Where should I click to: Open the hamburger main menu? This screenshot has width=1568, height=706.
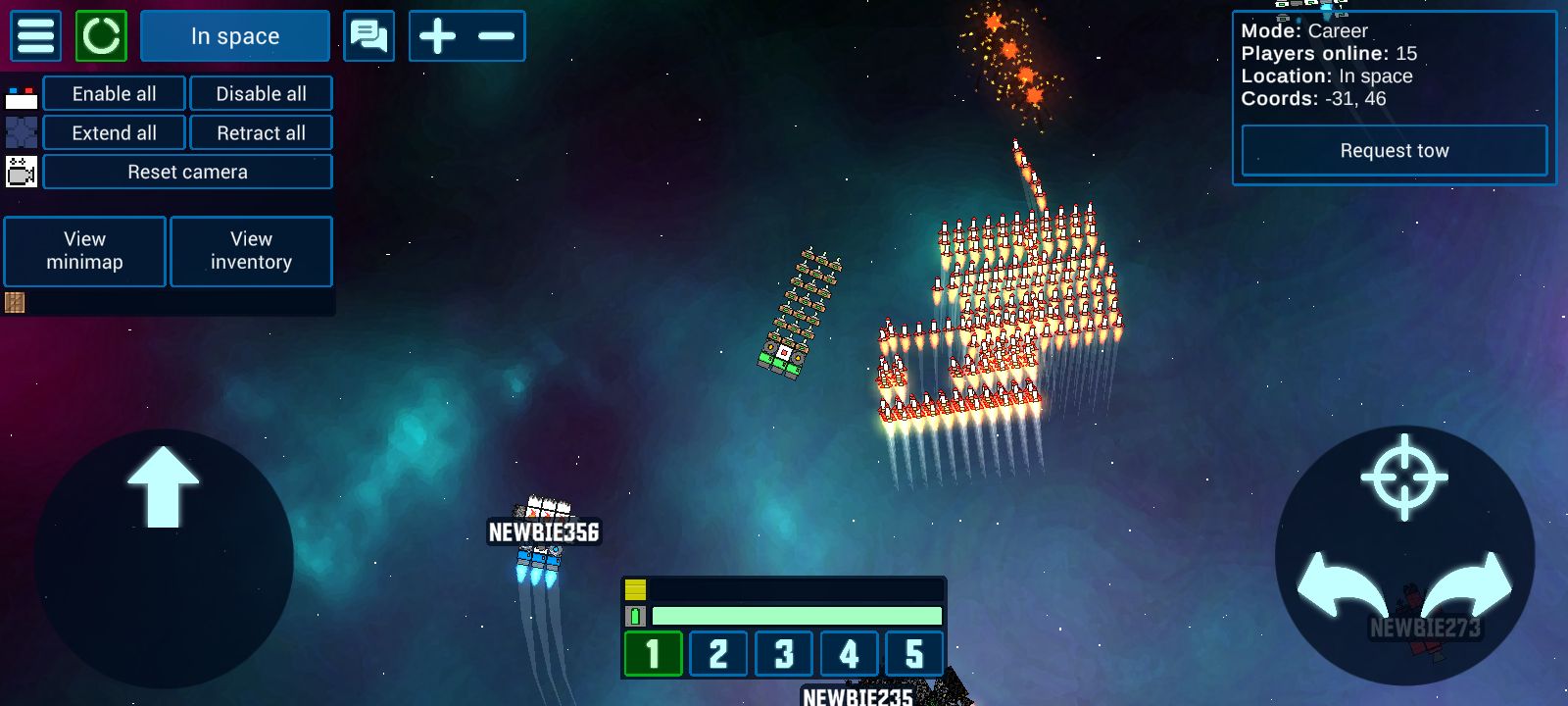35,36
